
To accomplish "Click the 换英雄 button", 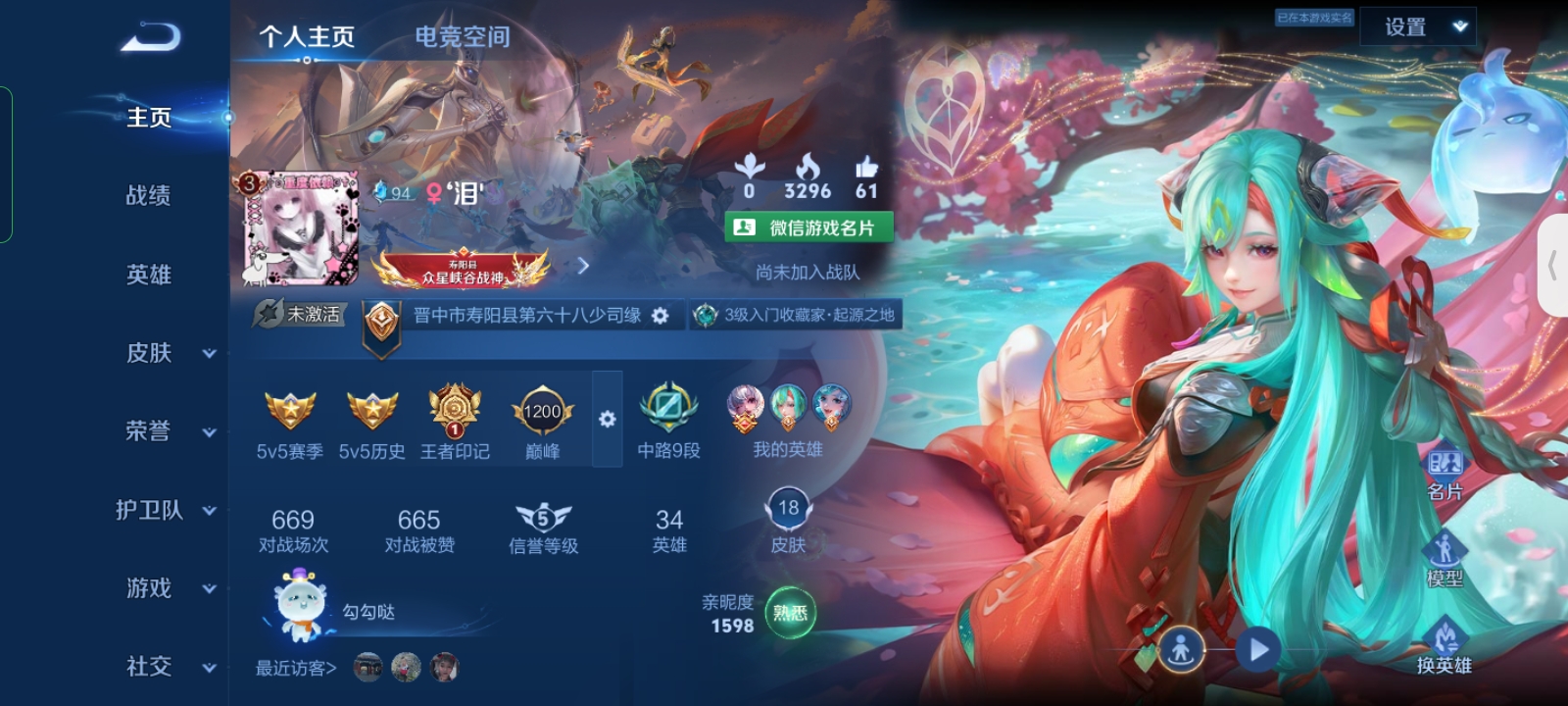I will (1445, 647).
